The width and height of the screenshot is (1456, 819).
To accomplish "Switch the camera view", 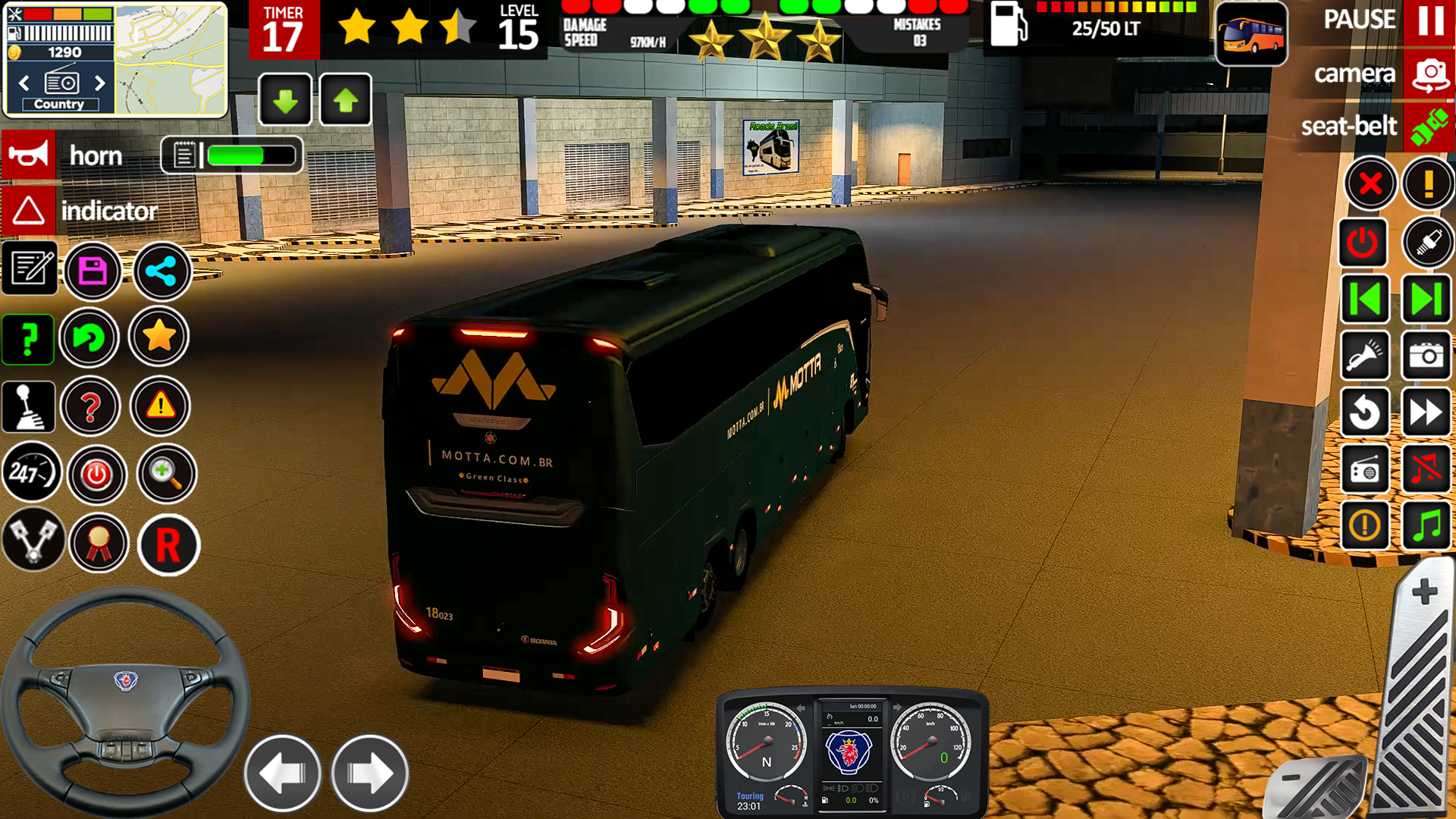I will [x=1429, y=74].
